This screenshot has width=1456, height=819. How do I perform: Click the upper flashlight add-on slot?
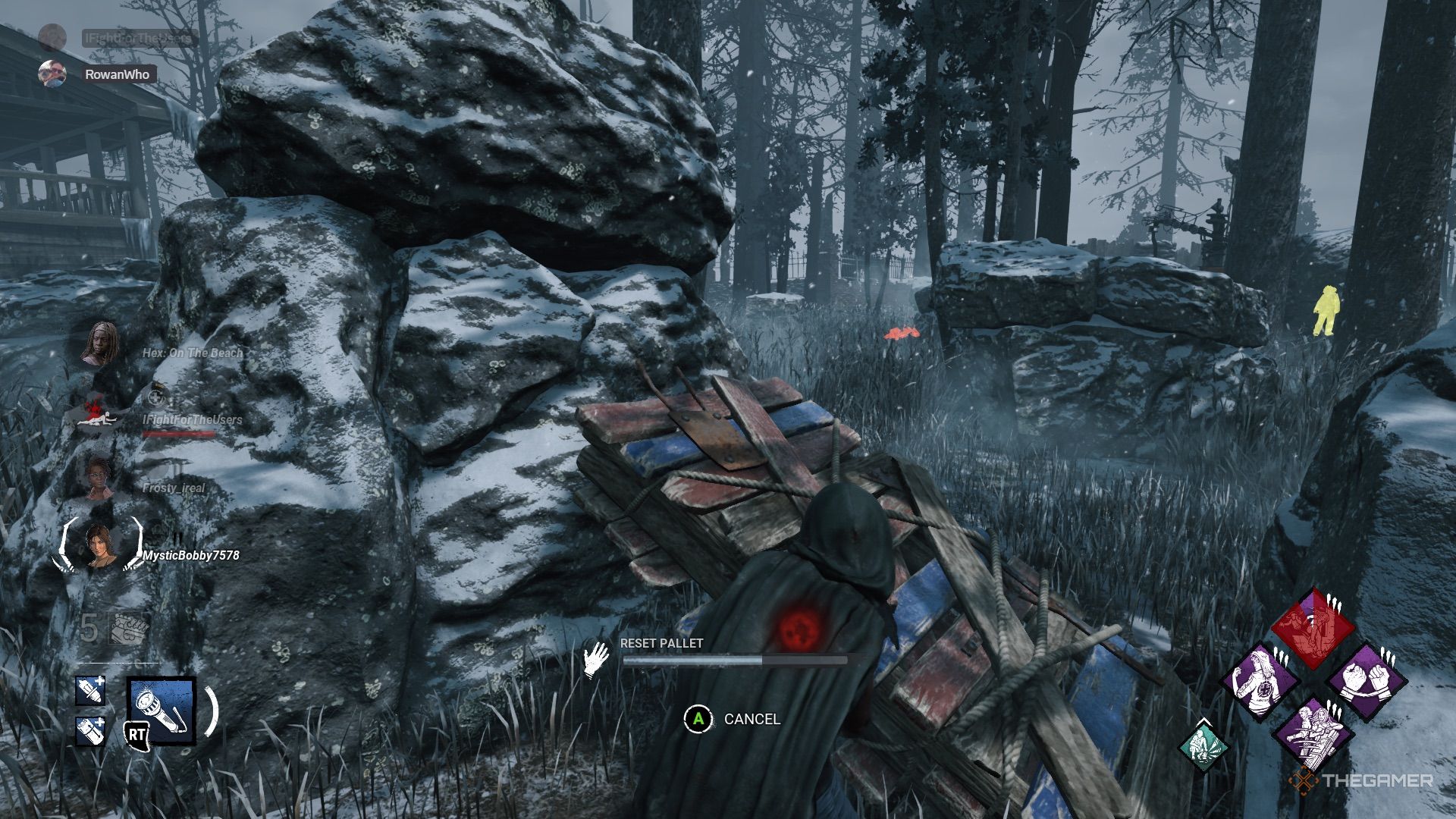[90, 691]
